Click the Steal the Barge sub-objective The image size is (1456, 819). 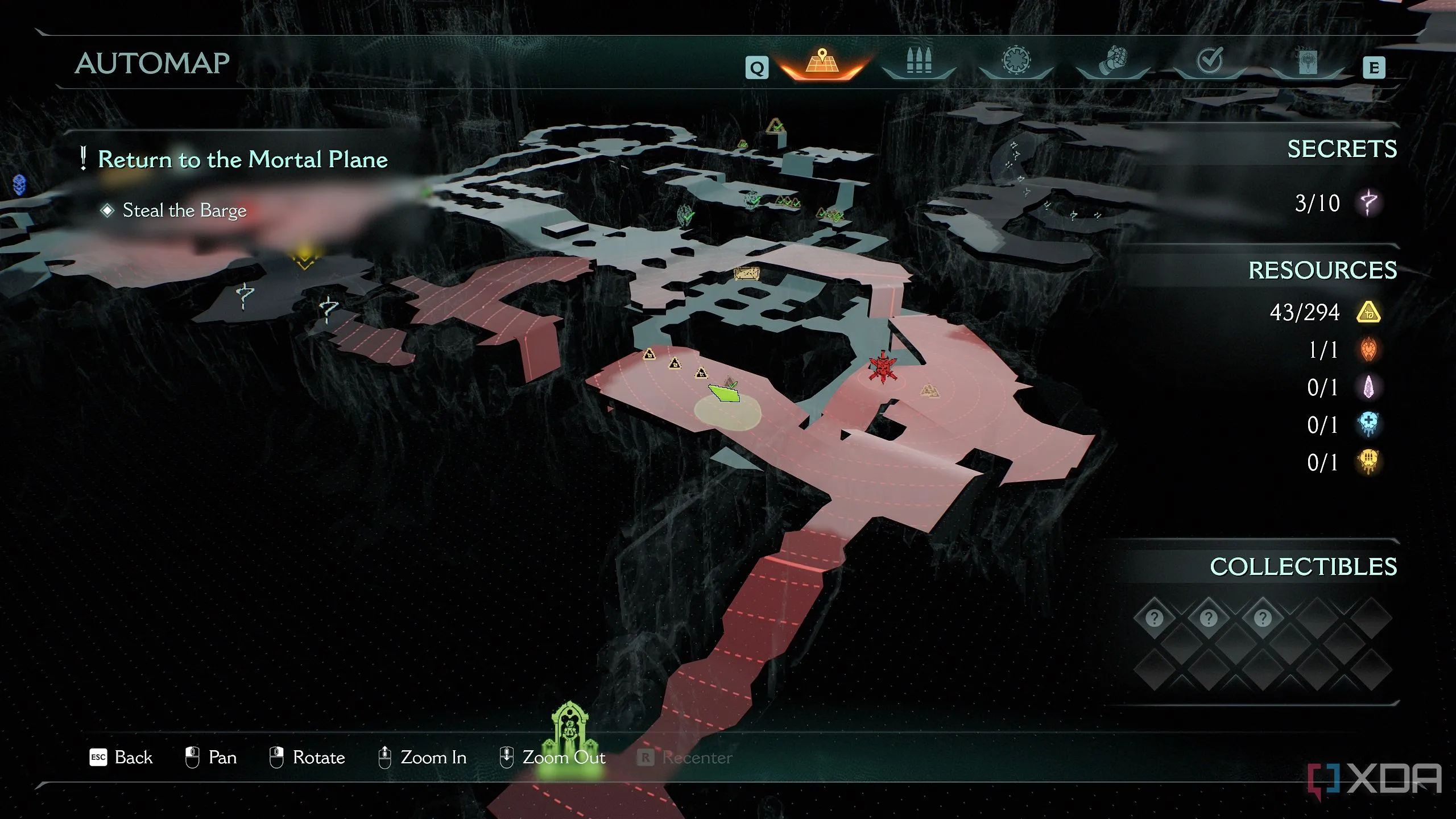(184, 210)
